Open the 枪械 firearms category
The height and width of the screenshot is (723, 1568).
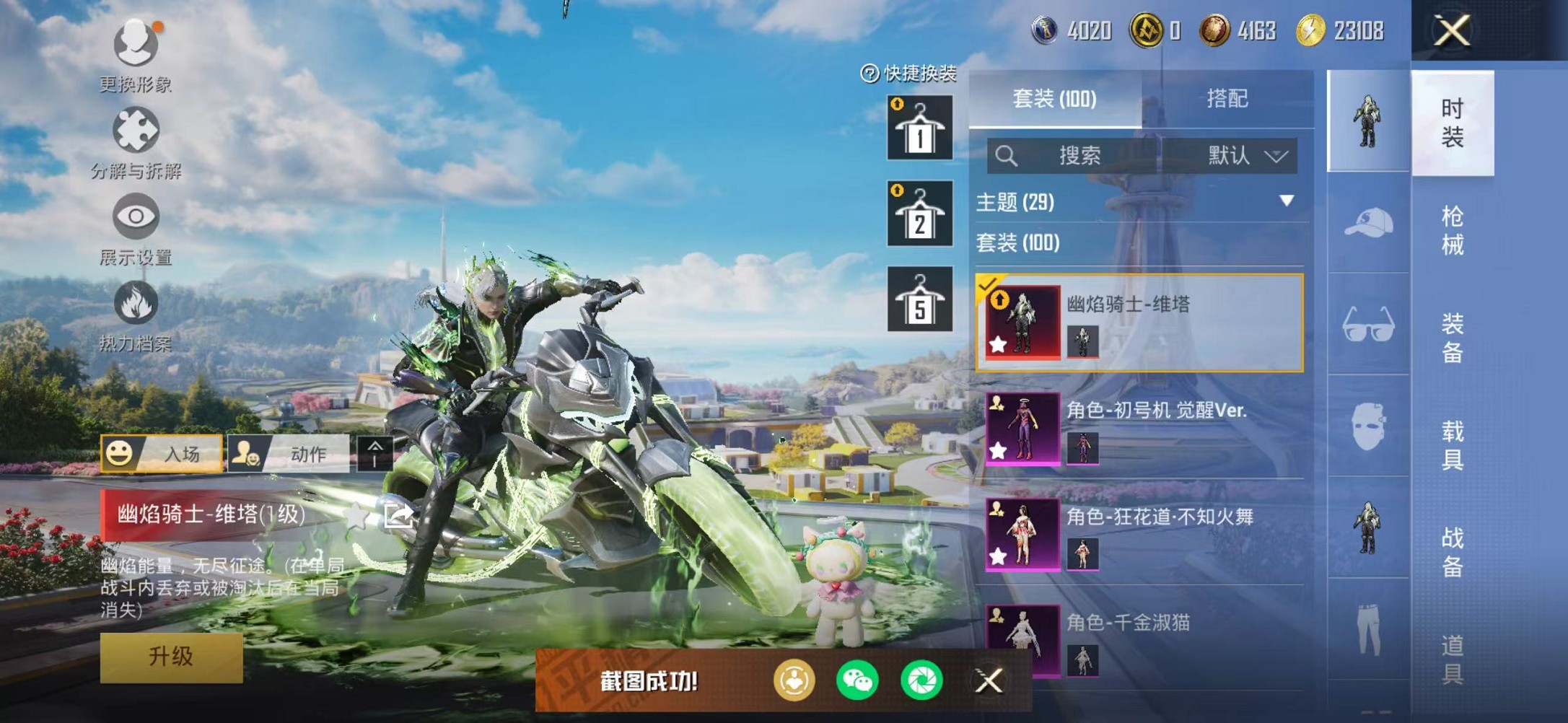[1452, 231]
